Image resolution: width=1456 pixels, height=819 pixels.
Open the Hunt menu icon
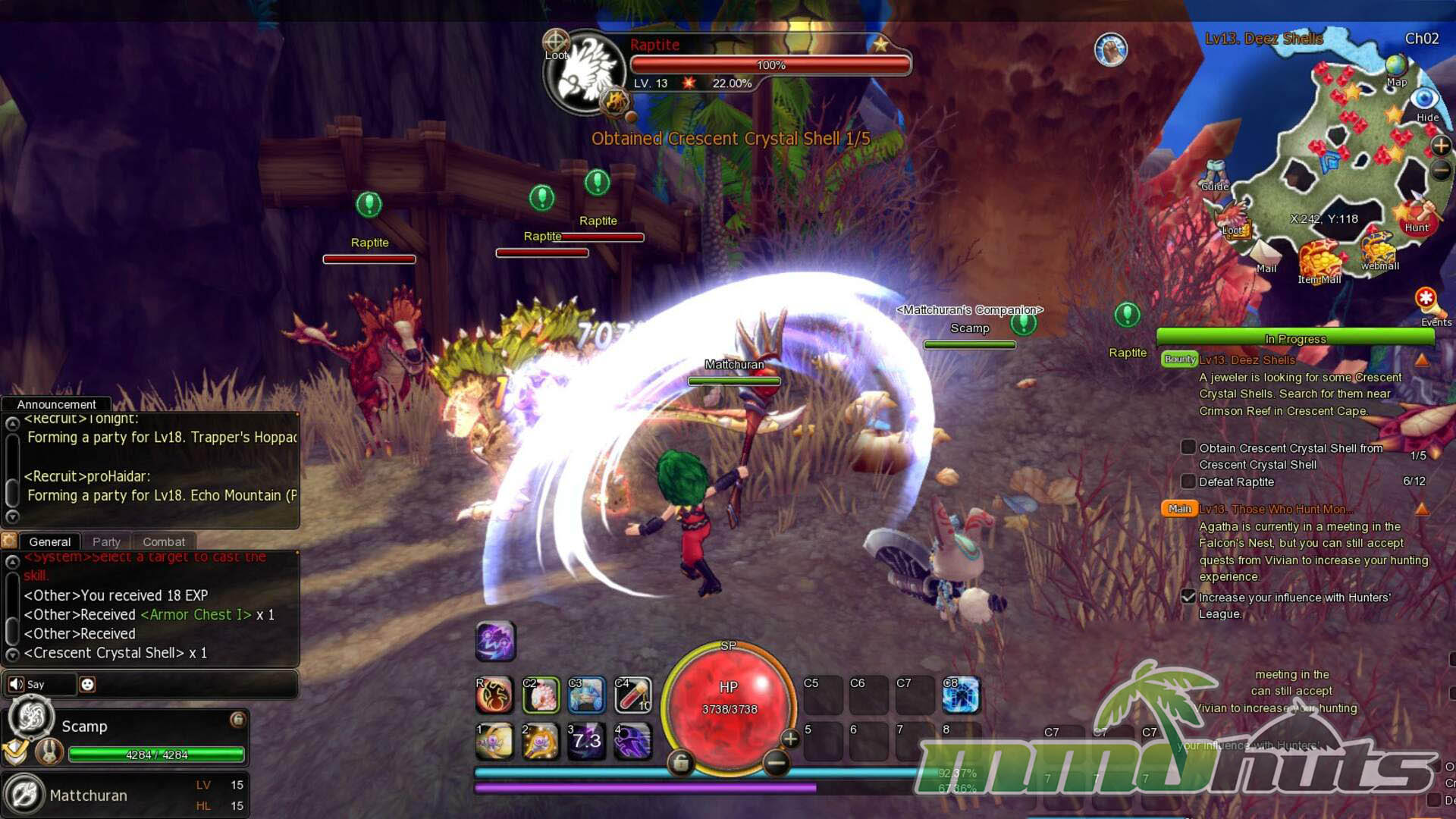[x=1417, y=216]
